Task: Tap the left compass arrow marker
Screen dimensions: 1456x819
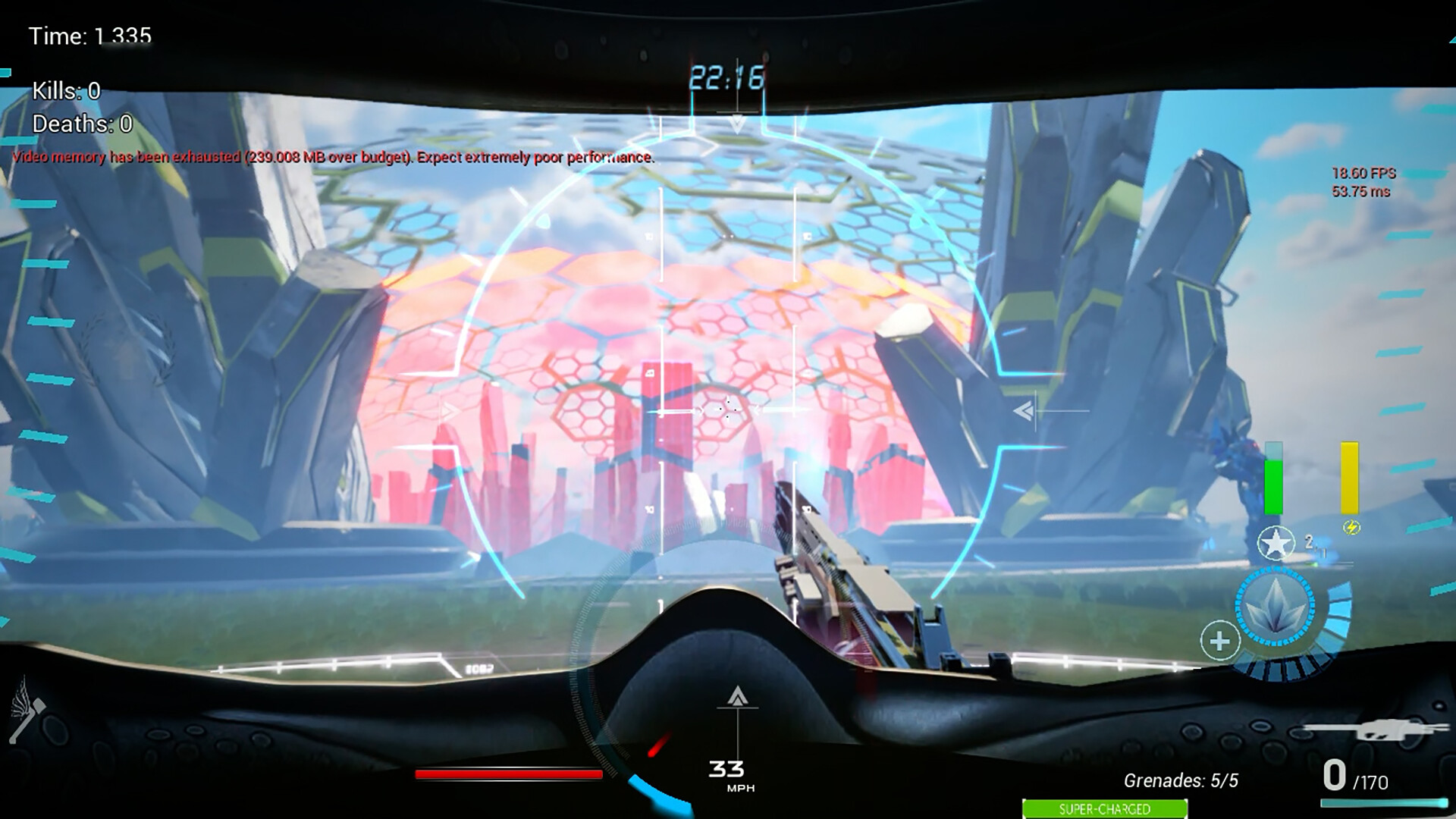Action: coord(450,409)
